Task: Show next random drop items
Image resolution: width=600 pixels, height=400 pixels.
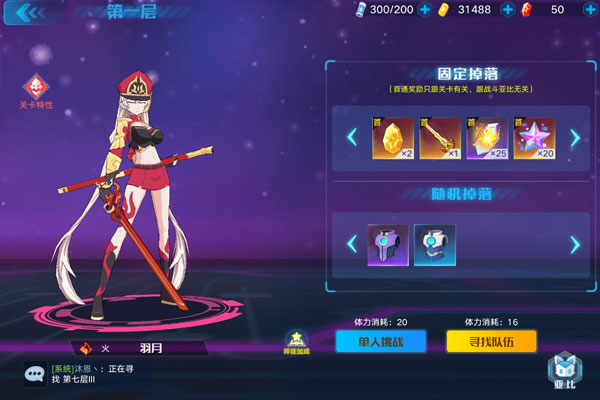Action: click(x=575, y=244)
